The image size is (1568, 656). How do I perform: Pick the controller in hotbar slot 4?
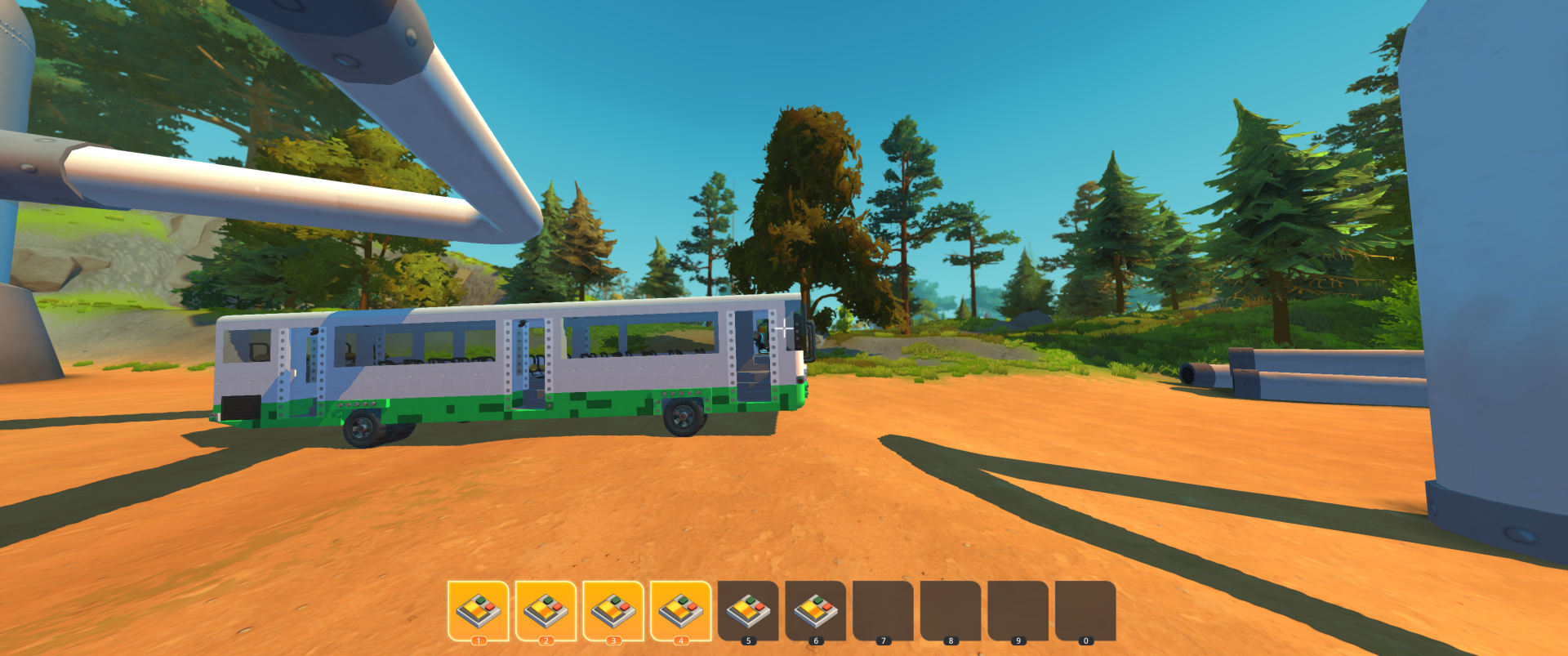(680, 611)
